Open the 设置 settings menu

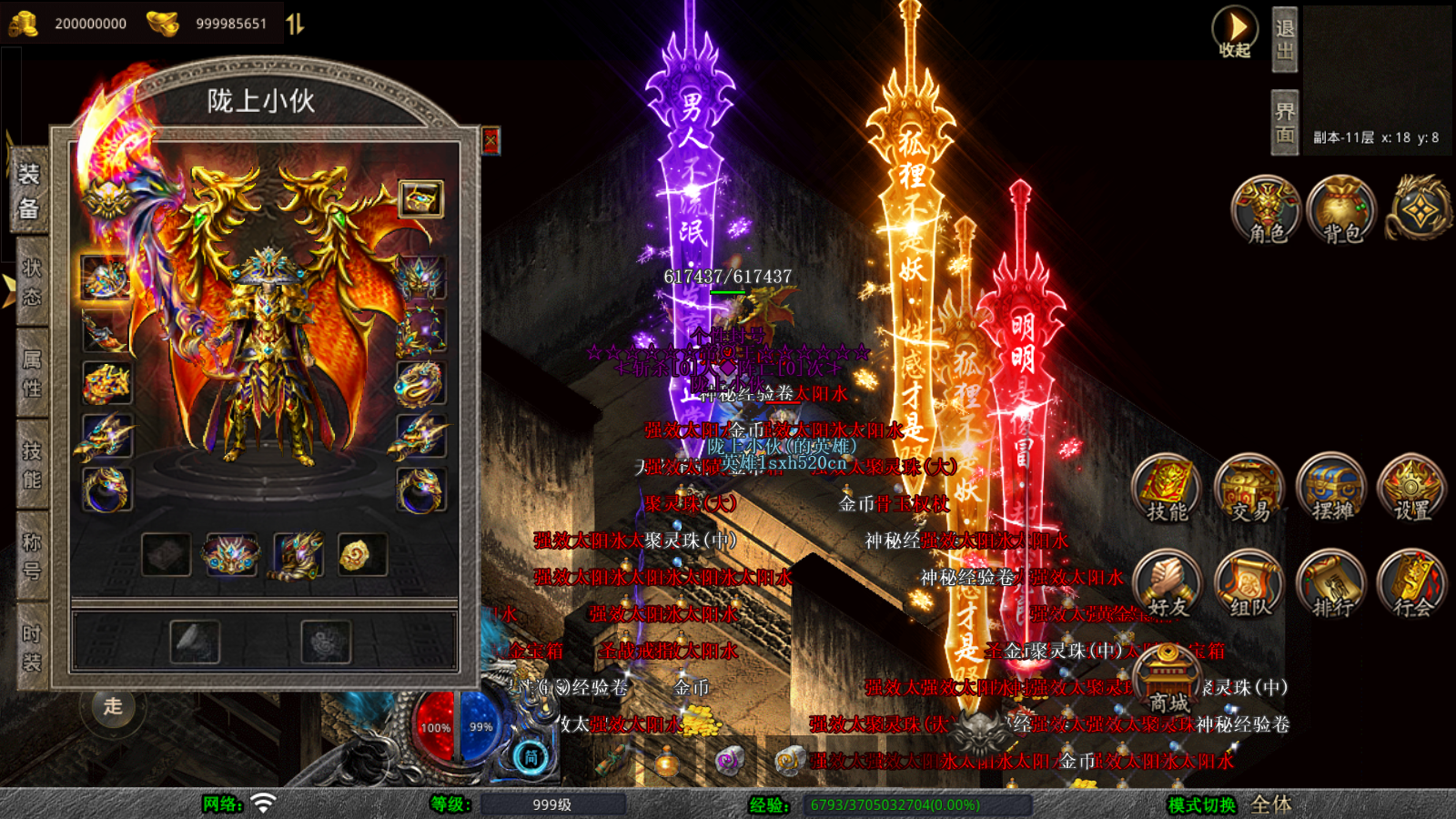click(x=1411, y=488)
